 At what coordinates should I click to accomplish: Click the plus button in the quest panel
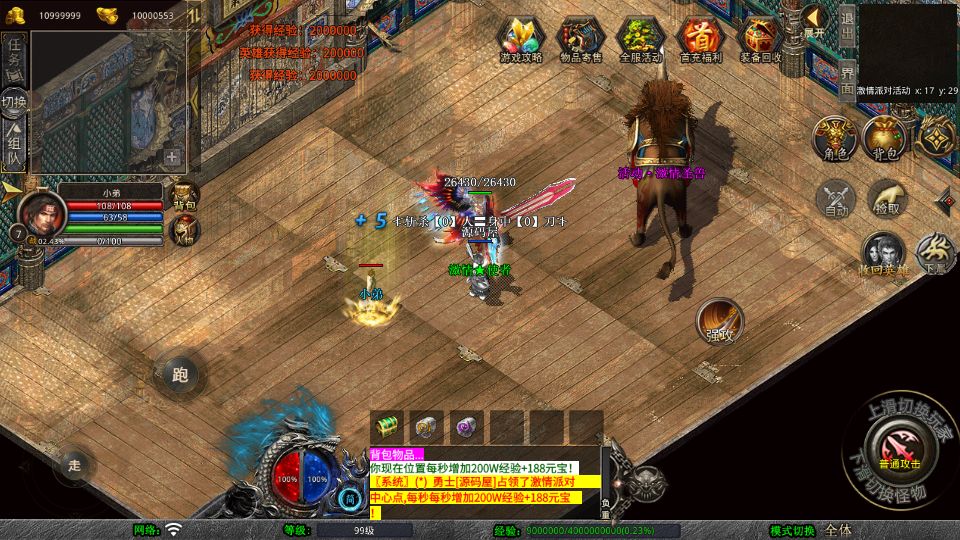coord(173,157)
